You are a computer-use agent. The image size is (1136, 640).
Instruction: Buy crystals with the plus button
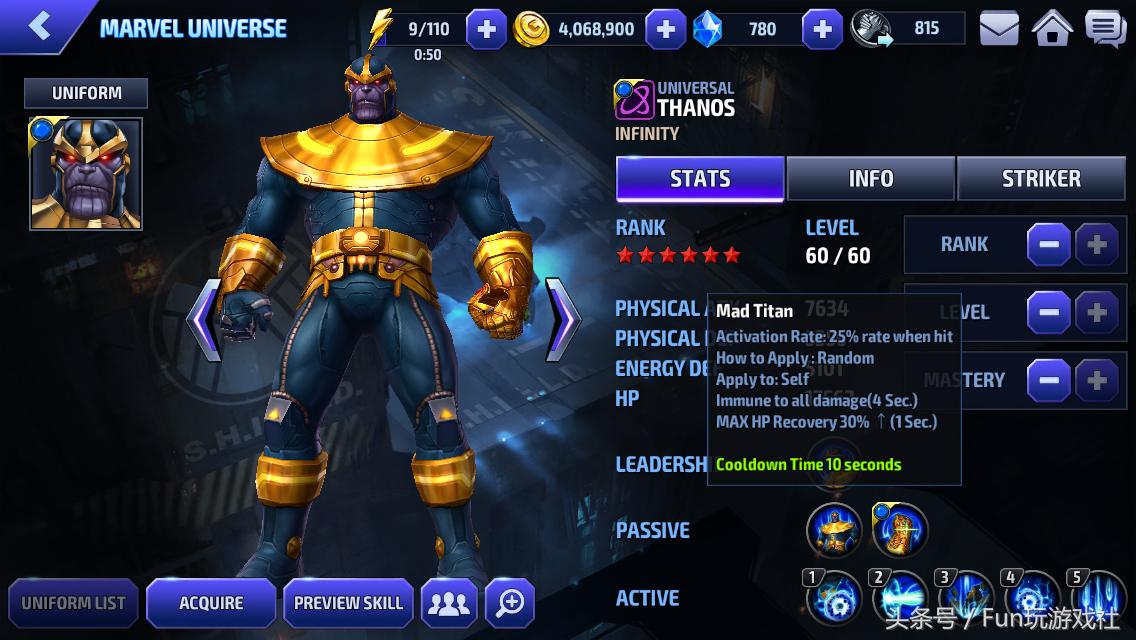click(822, 30)
